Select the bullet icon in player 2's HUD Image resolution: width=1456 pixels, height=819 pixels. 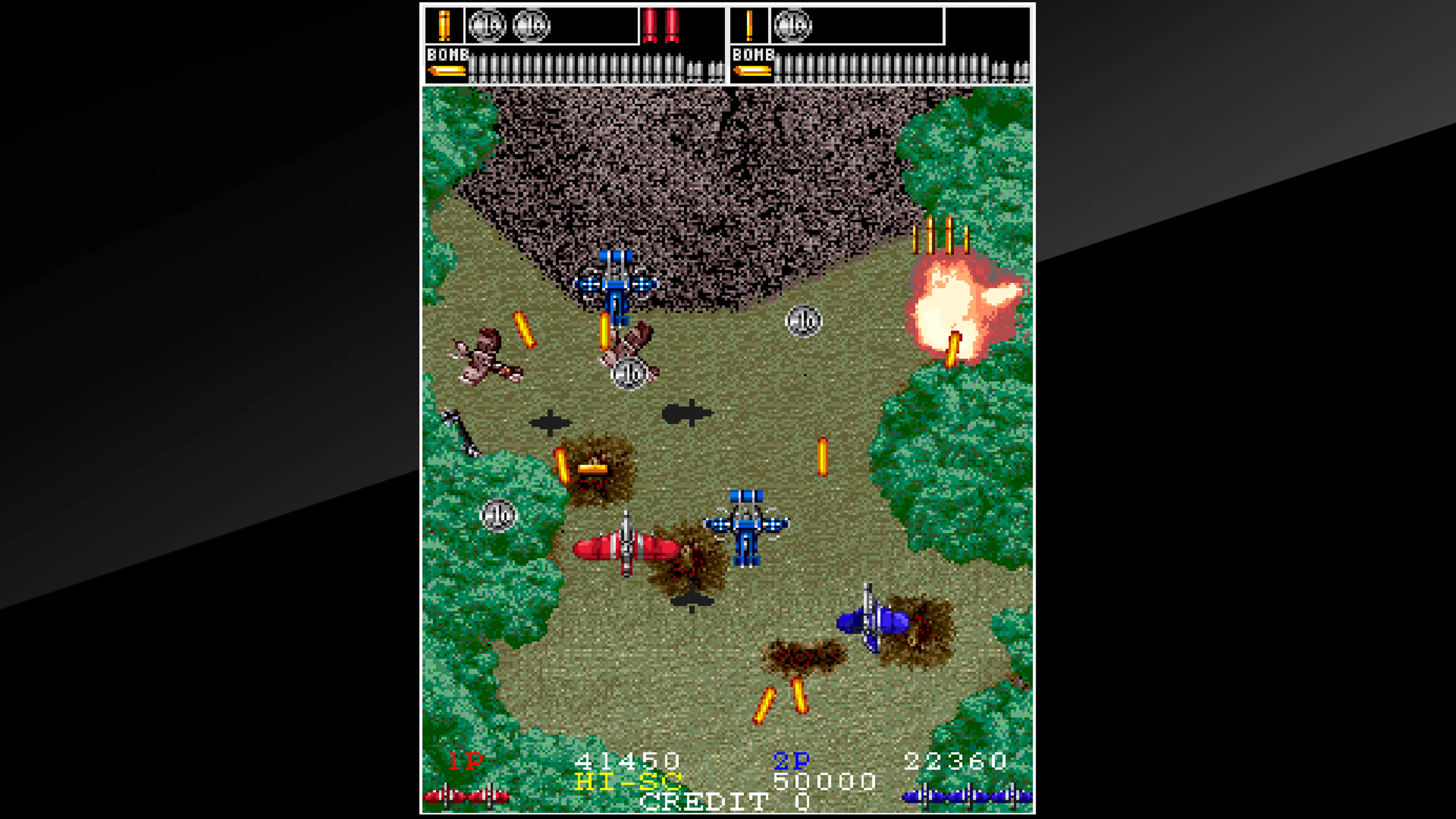tap(750, 25)
